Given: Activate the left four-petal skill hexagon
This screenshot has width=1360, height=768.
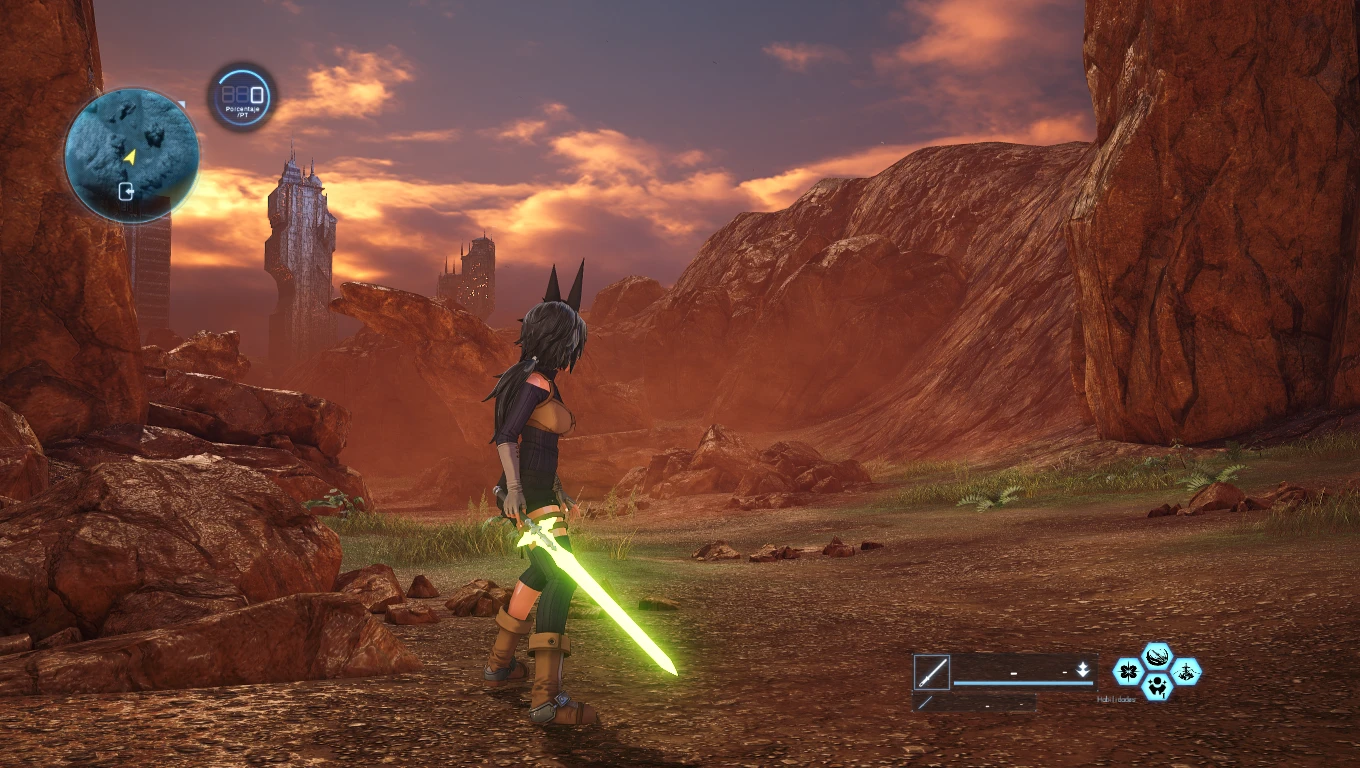Looking at the screenshot, I should click(x=1128, y=672).
